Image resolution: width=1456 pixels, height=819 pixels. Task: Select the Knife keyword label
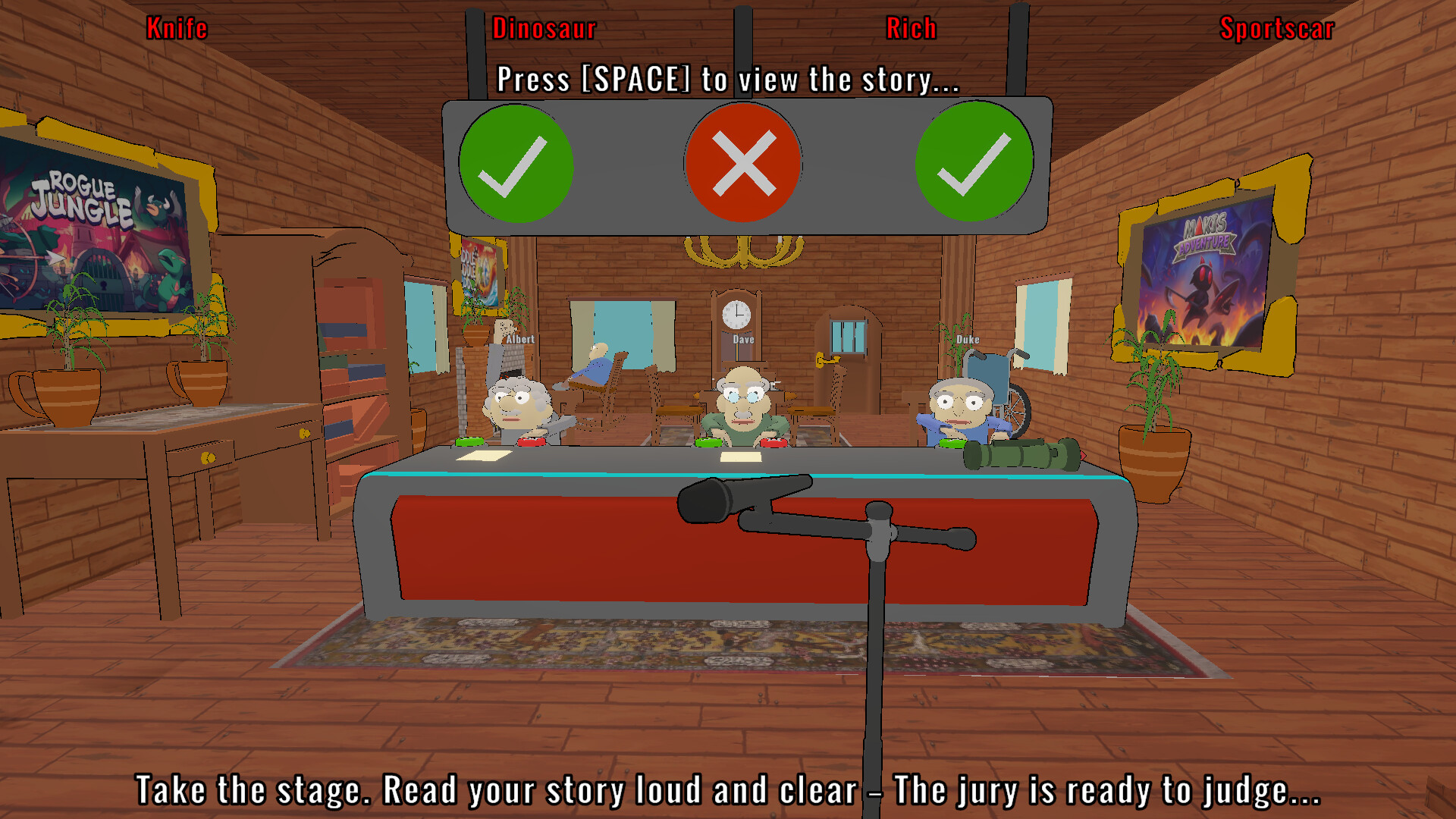(177, 28)
